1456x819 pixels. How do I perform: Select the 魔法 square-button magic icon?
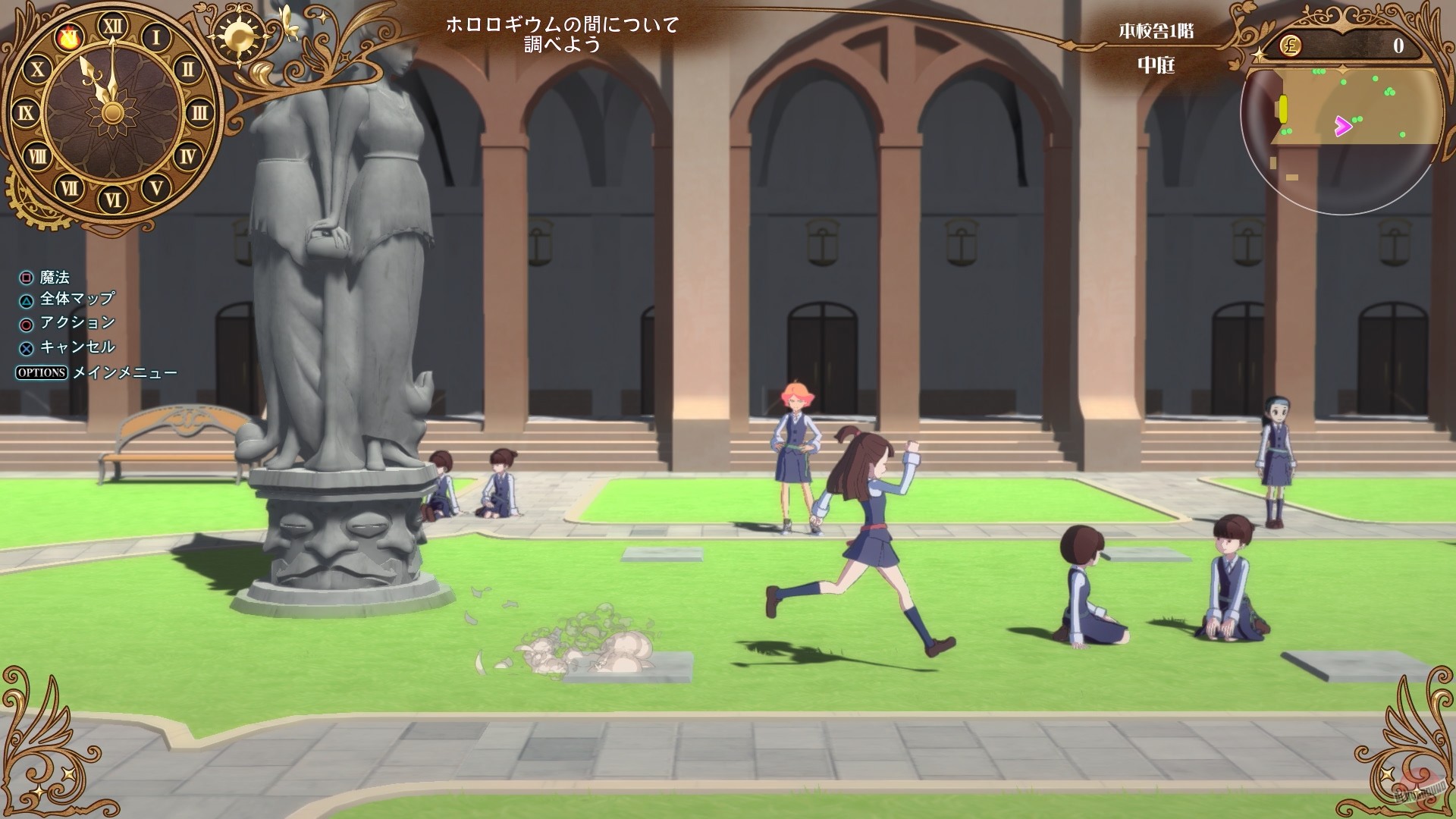click(x=27, y=278)
